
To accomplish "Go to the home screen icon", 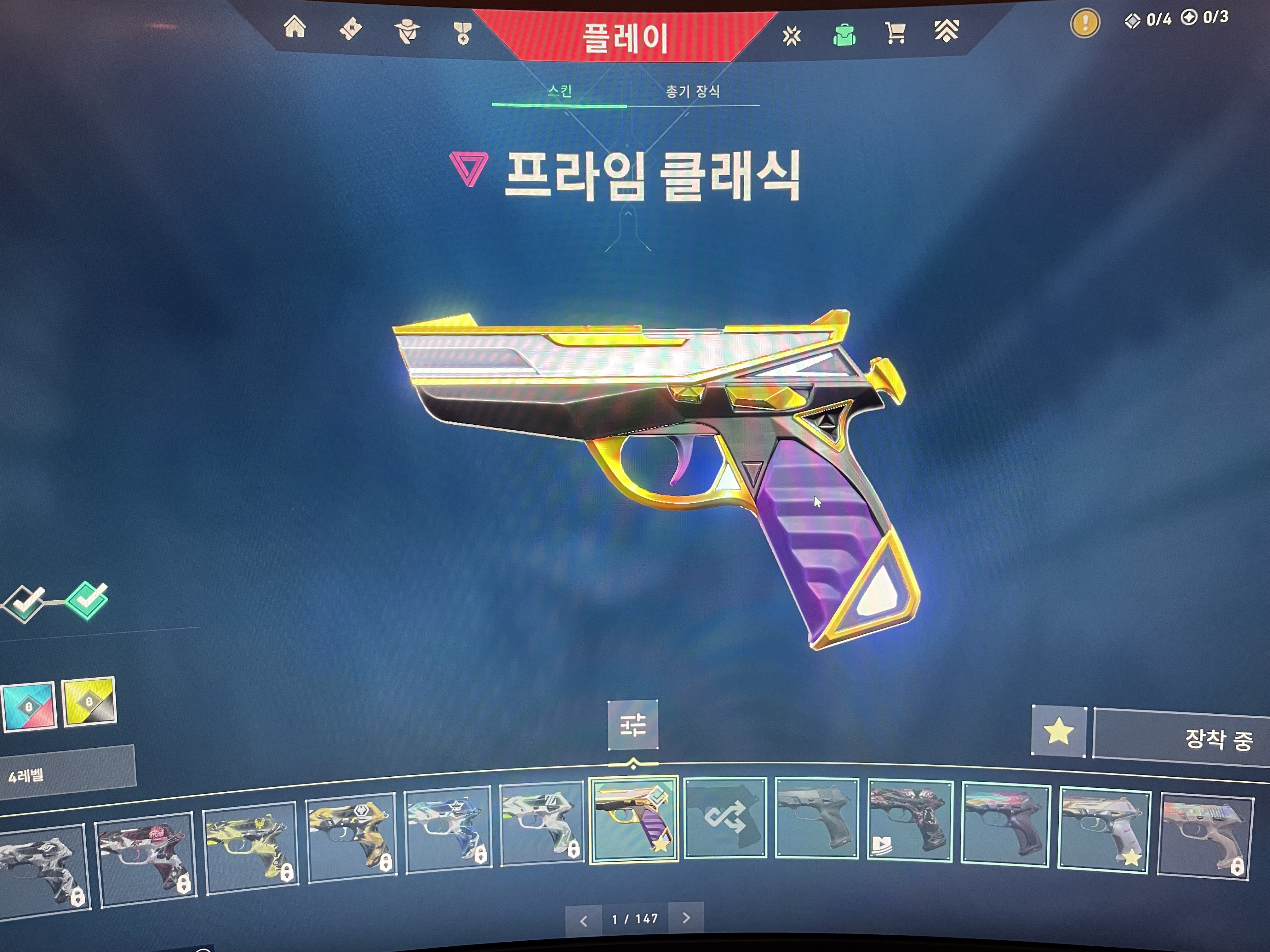I will pos(295,27).
